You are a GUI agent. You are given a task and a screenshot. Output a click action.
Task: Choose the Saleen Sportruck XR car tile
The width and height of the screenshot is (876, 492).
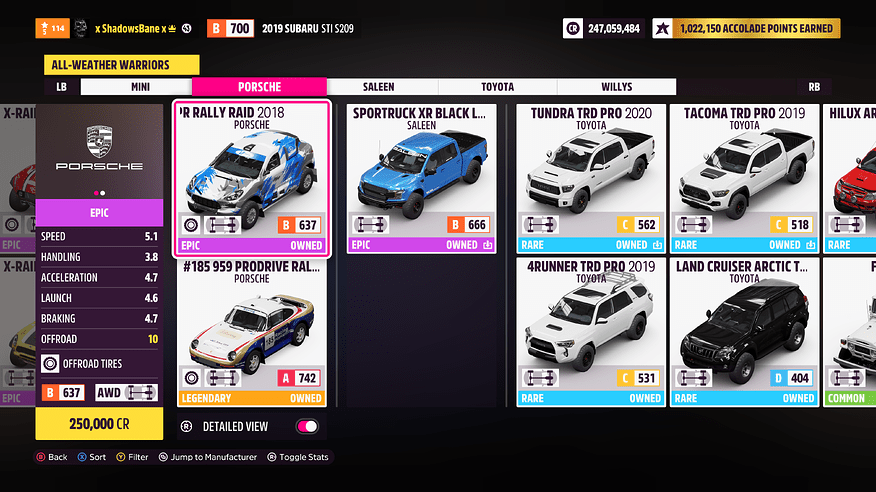click(x=420, y=177)
